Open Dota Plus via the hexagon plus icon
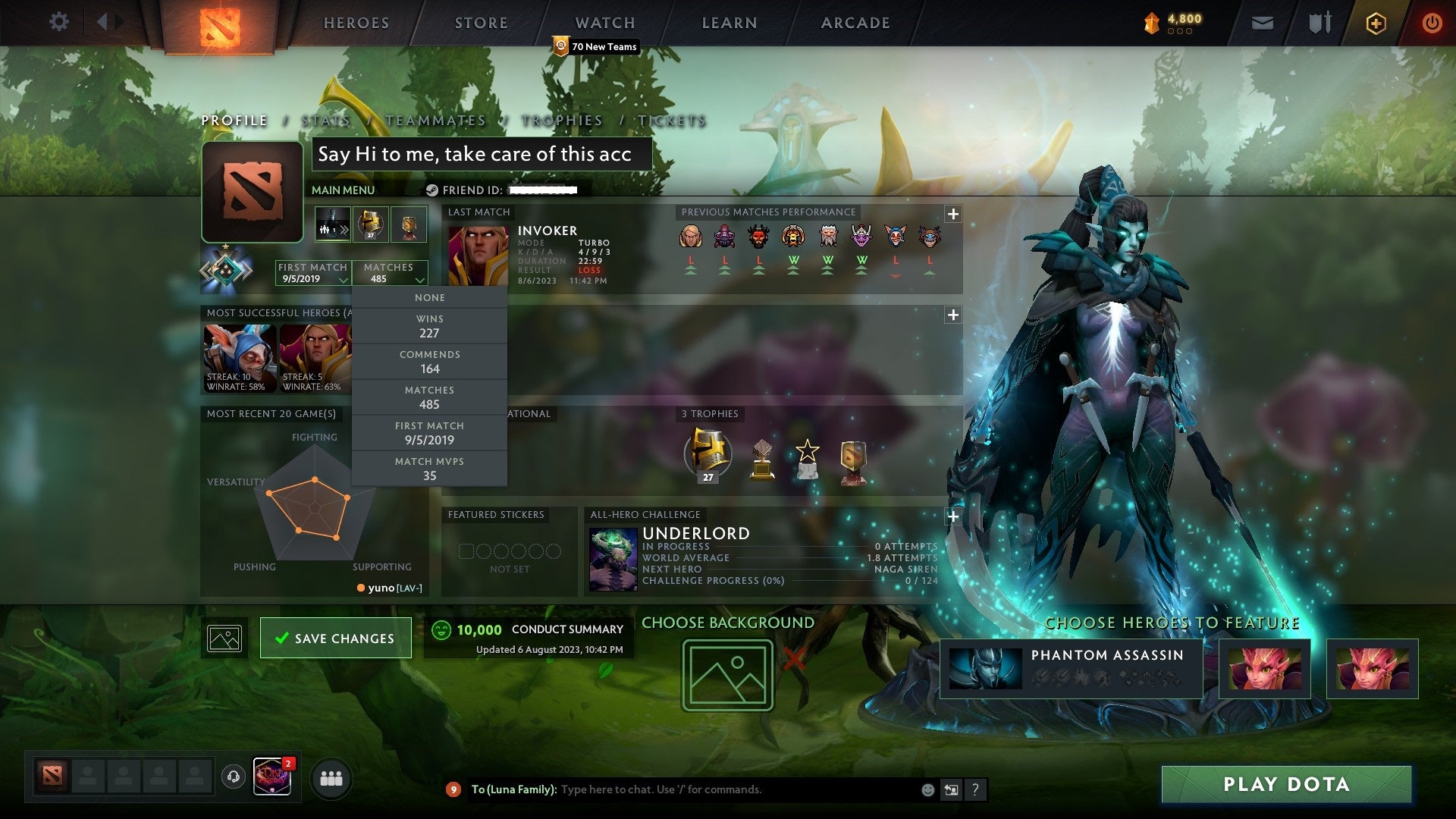Image resolution: width=1456 pixels, height=819 pixels. click(1378, 23)
